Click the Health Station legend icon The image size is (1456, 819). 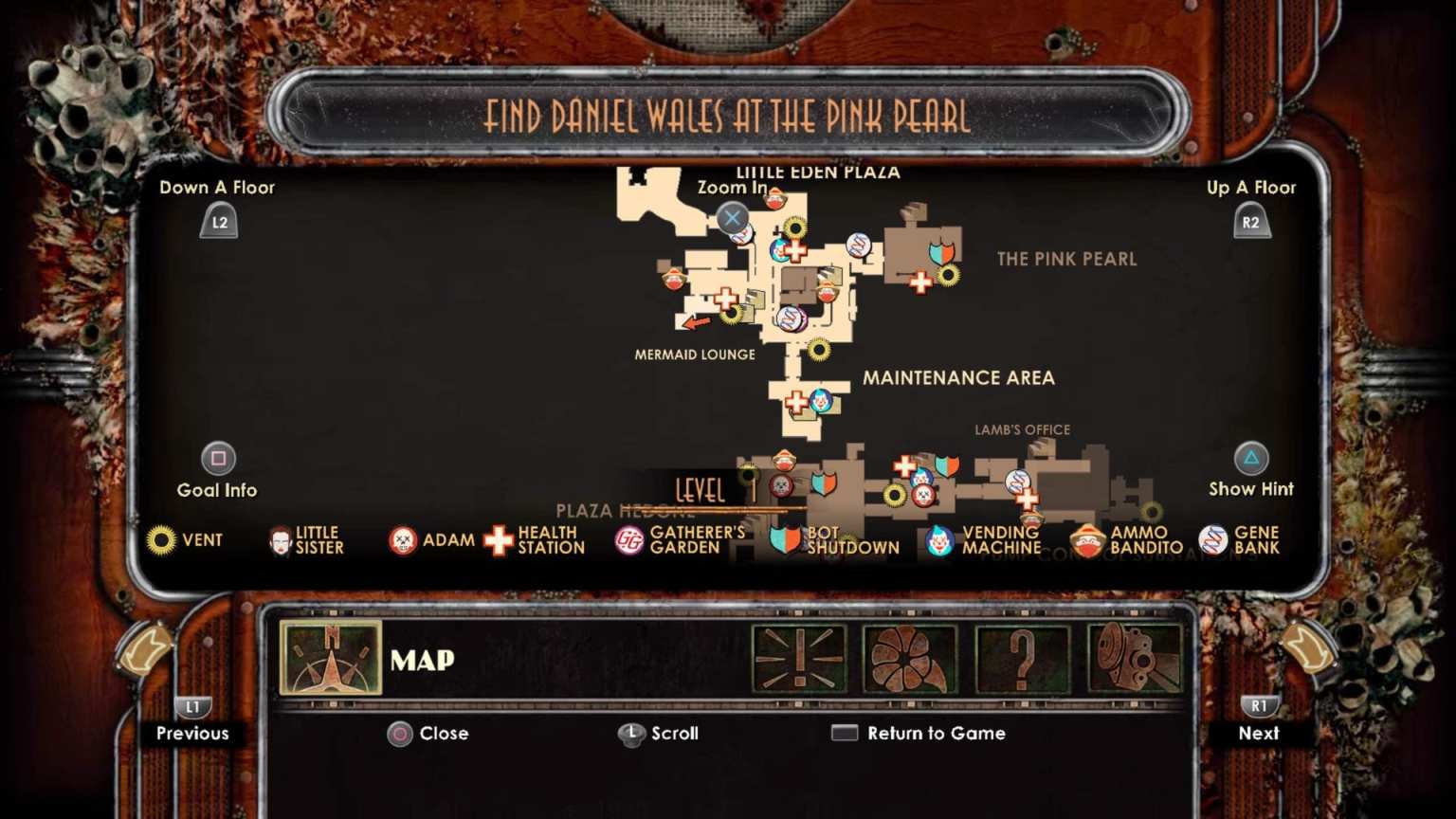498,540
